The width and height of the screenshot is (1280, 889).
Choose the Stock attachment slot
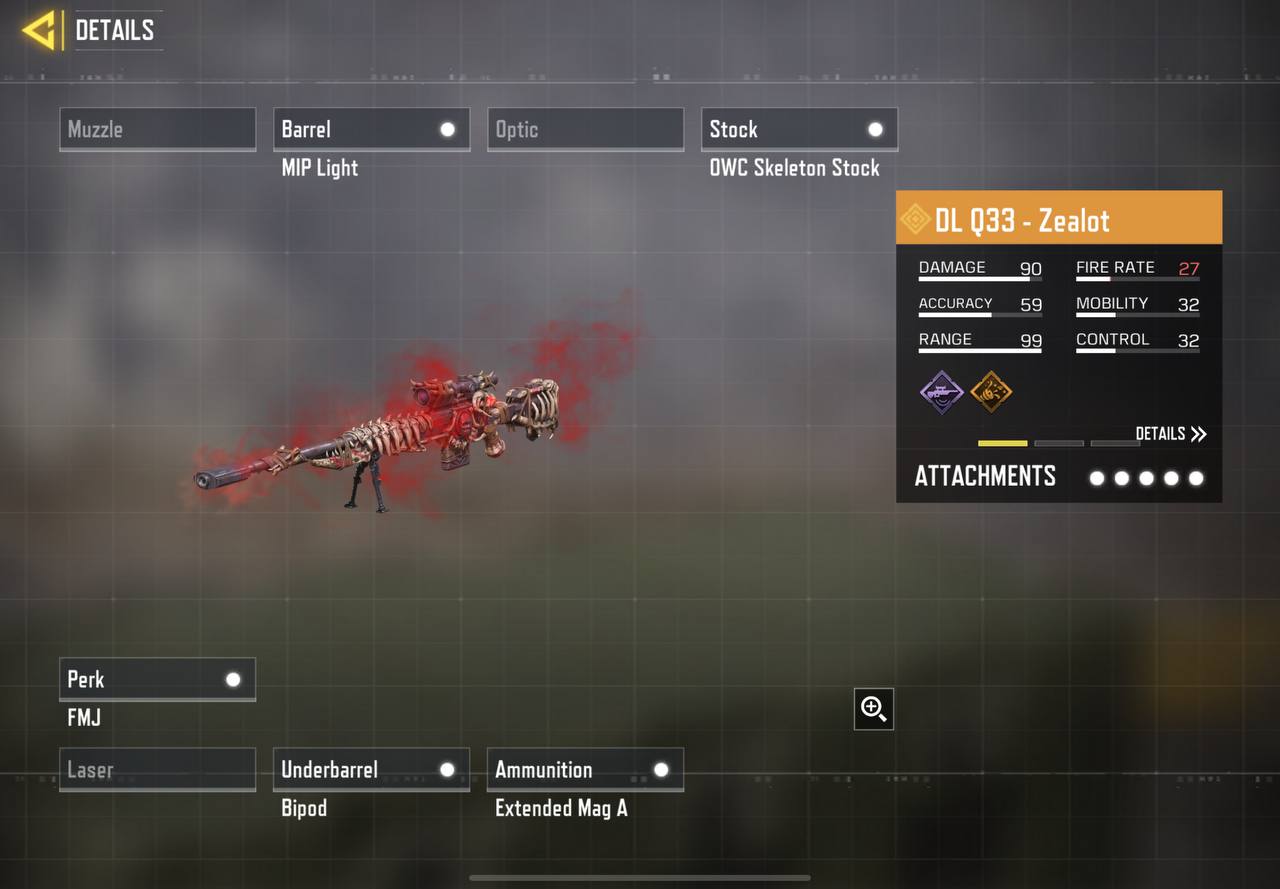[x=799, y=129]
